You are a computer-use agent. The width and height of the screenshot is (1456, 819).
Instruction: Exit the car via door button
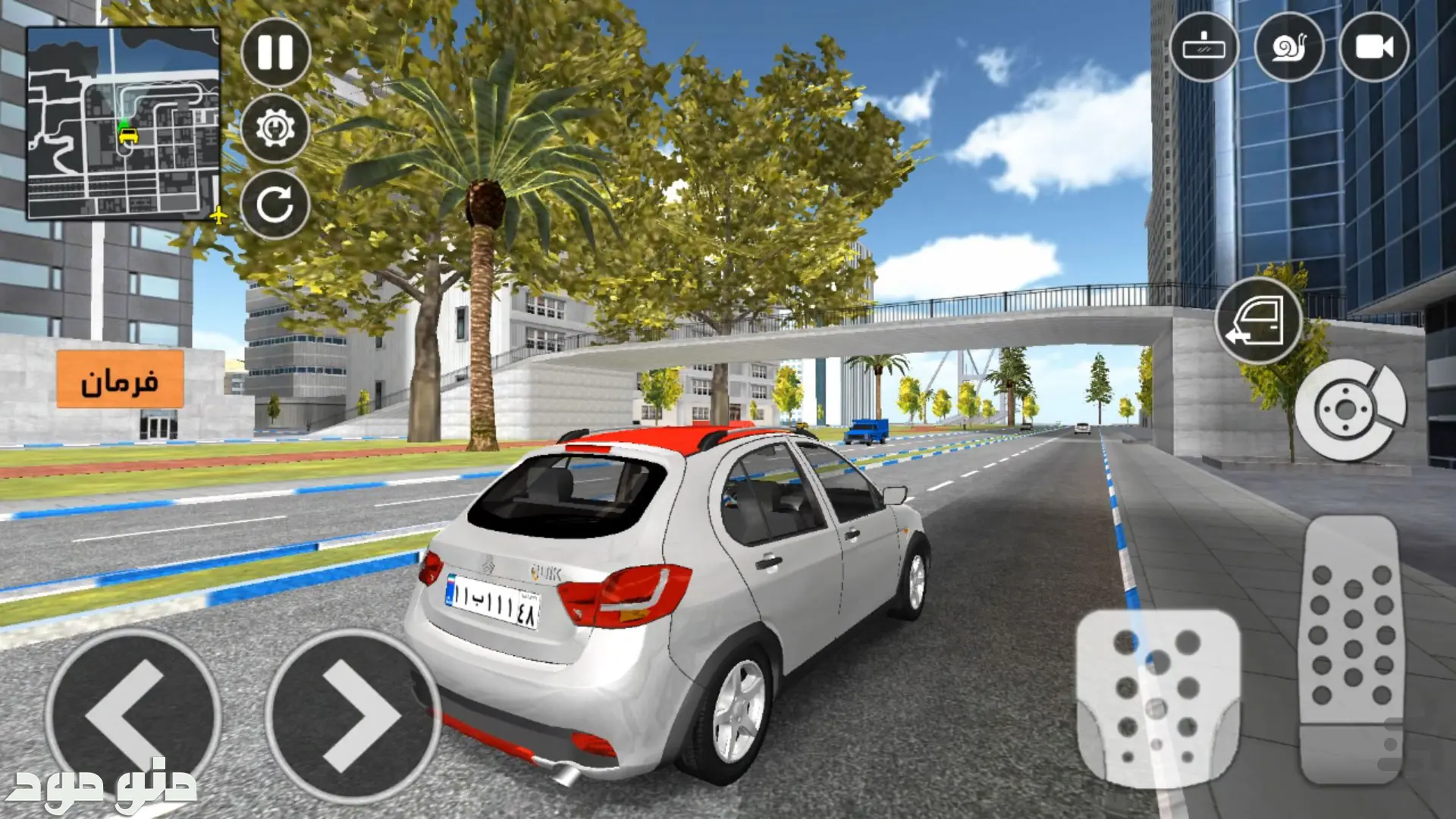click(1258, 322)
